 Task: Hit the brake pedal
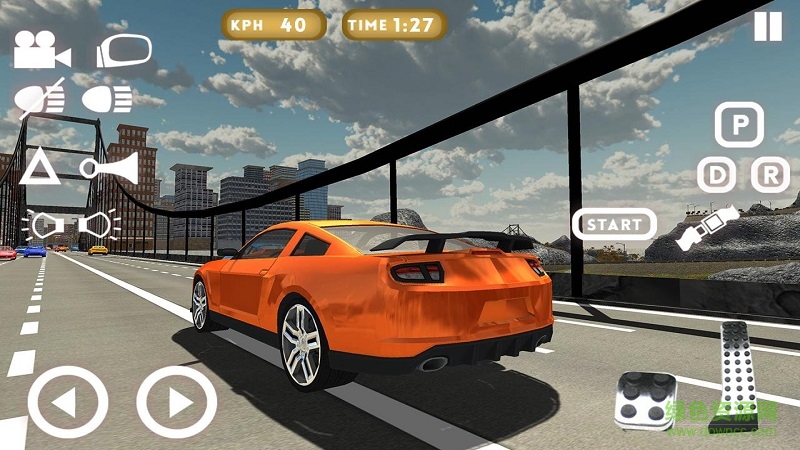[643, 400]
